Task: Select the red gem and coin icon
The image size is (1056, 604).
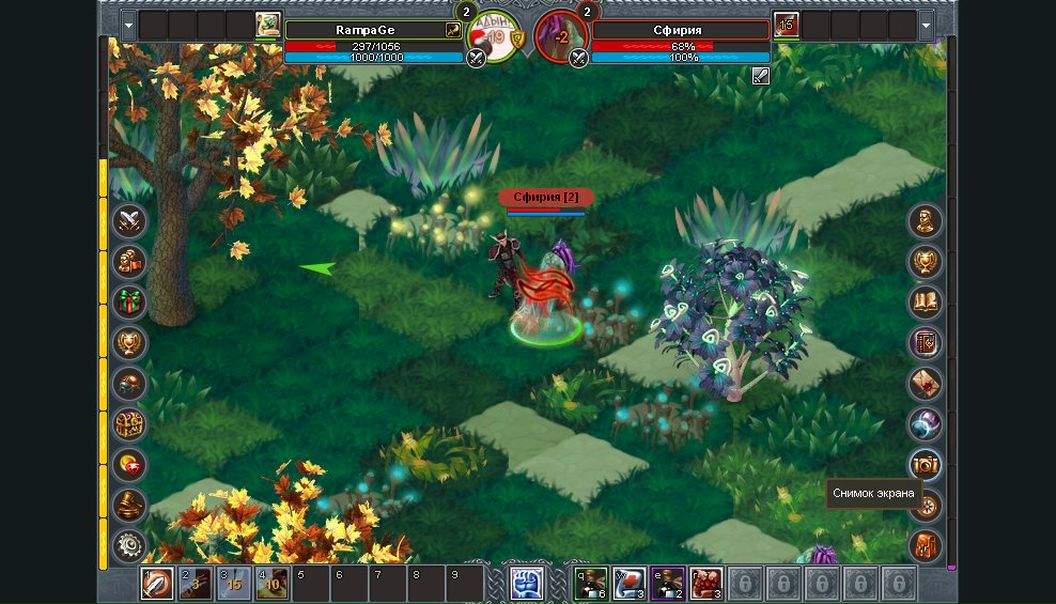Action: [x=130, y=464]
